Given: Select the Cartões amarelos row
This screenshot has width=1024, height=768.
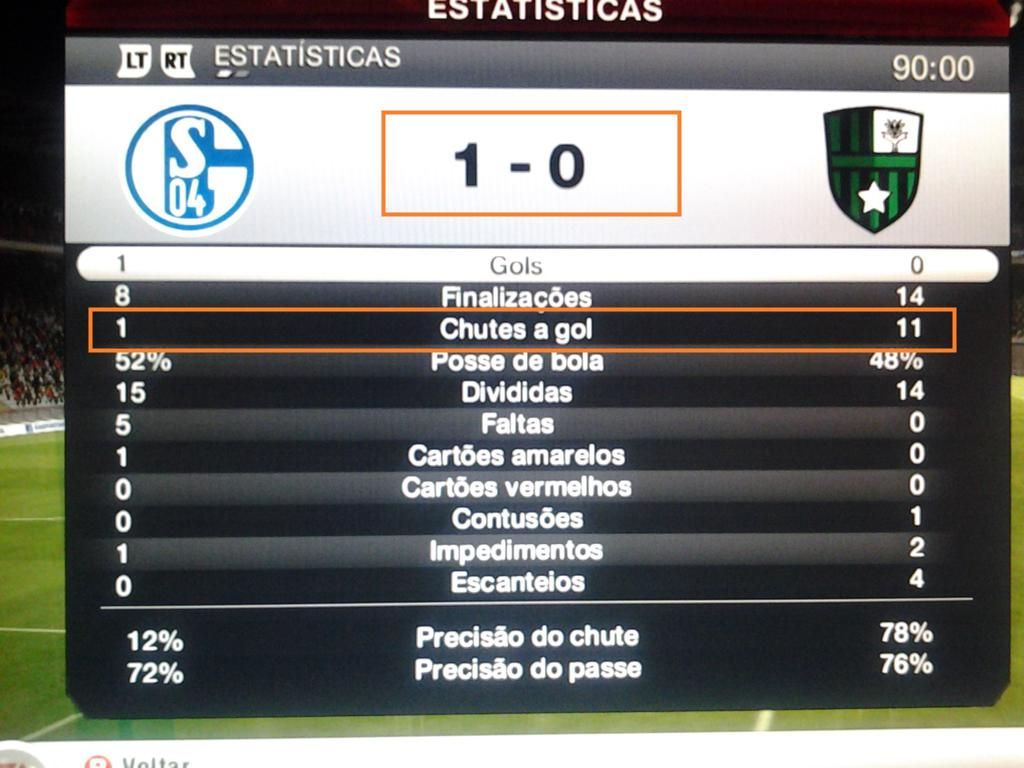Looking at the screenshot, I should coord(517,456).
